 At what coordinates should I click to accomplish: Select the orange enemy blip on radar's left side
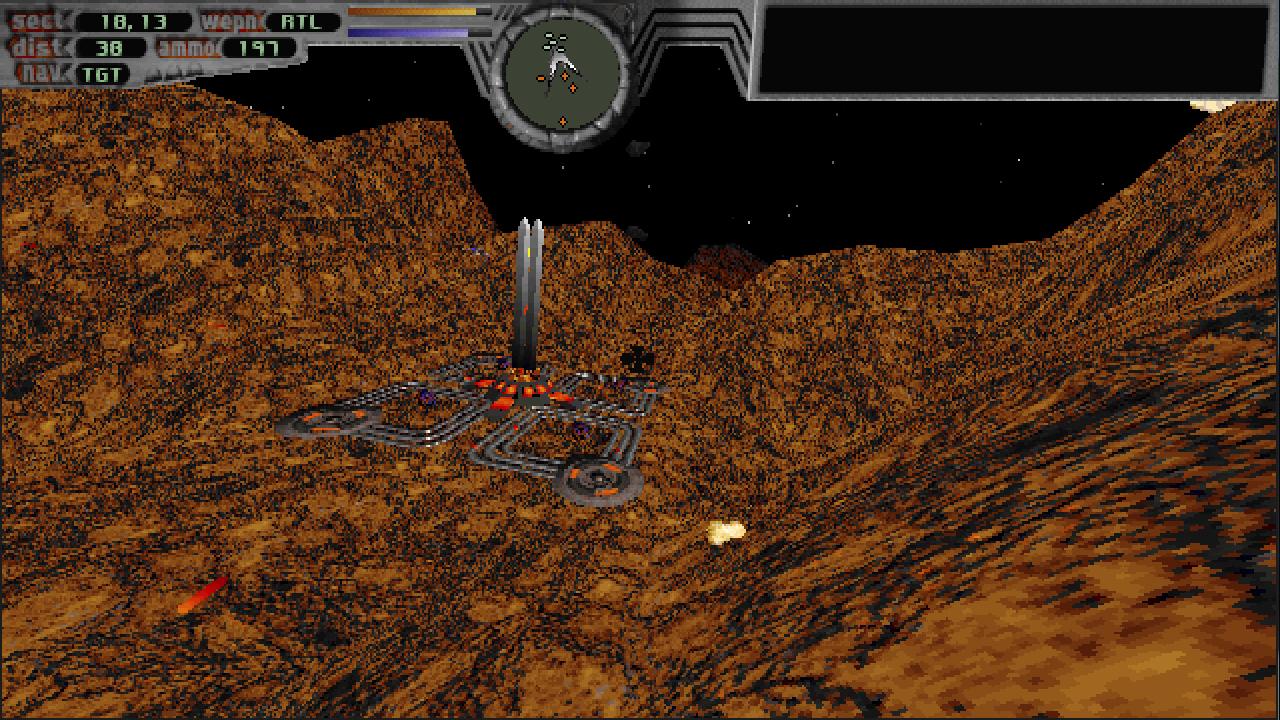click(x=540, y=78)
